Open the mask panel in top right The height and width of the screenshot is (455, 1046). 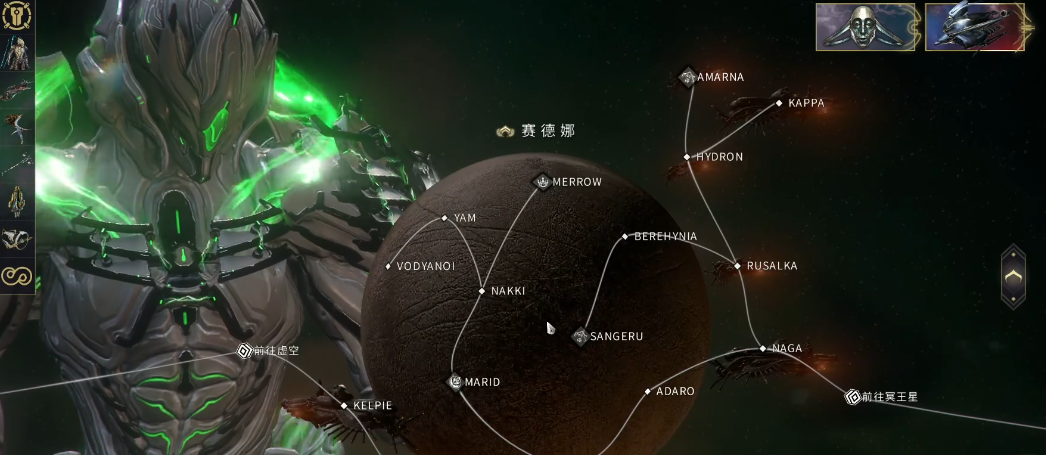866,27
